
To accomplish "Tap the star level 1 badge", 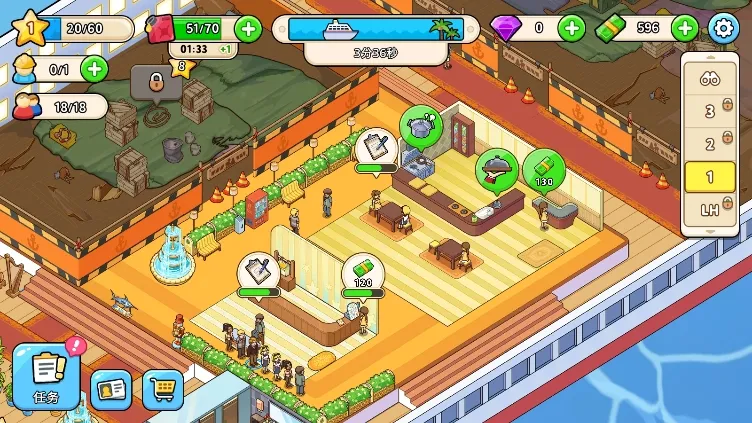I will point(29,28).
